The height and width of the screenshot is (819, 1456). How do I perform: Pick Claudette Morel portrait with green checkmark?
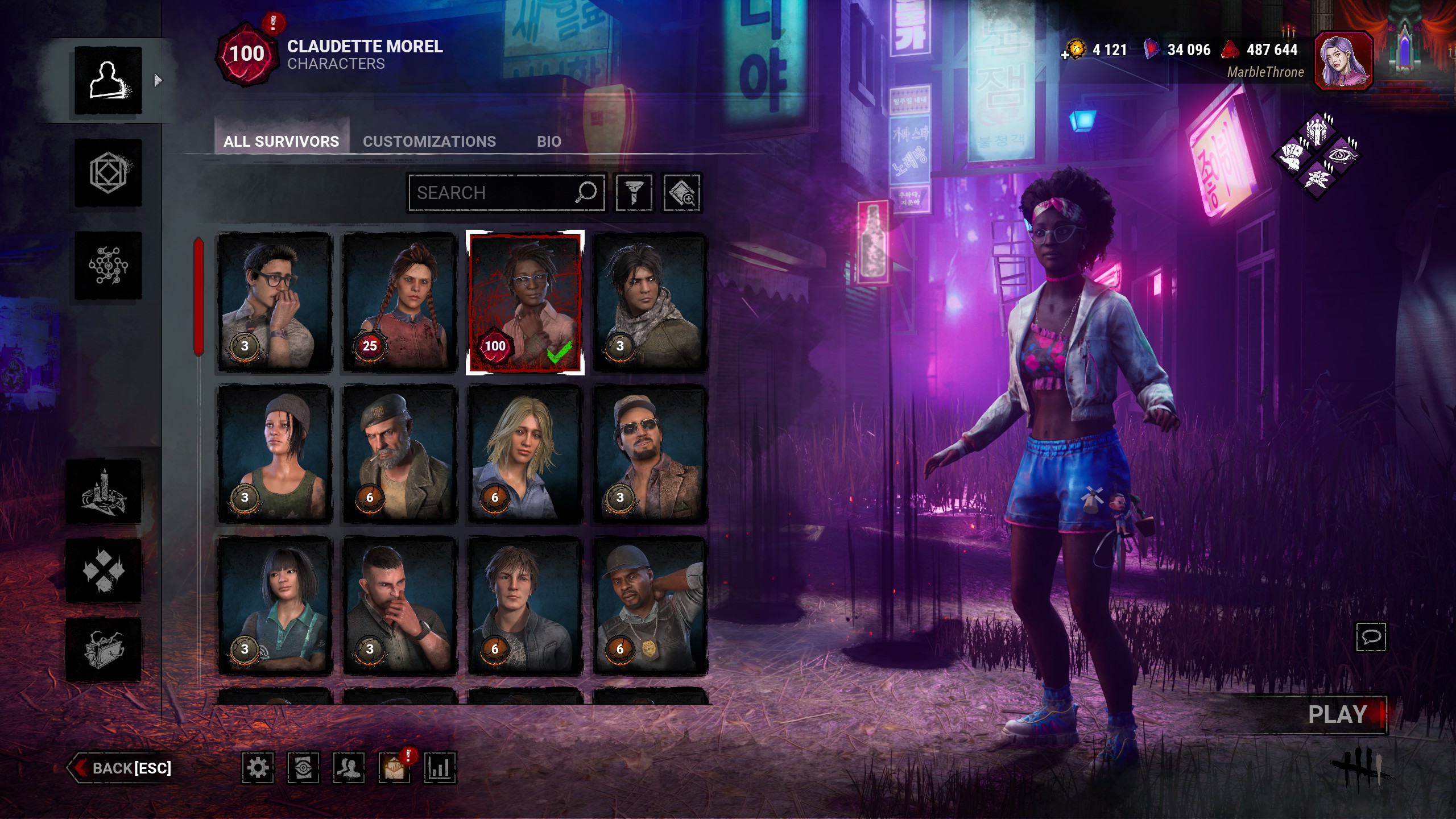point(525,302)
